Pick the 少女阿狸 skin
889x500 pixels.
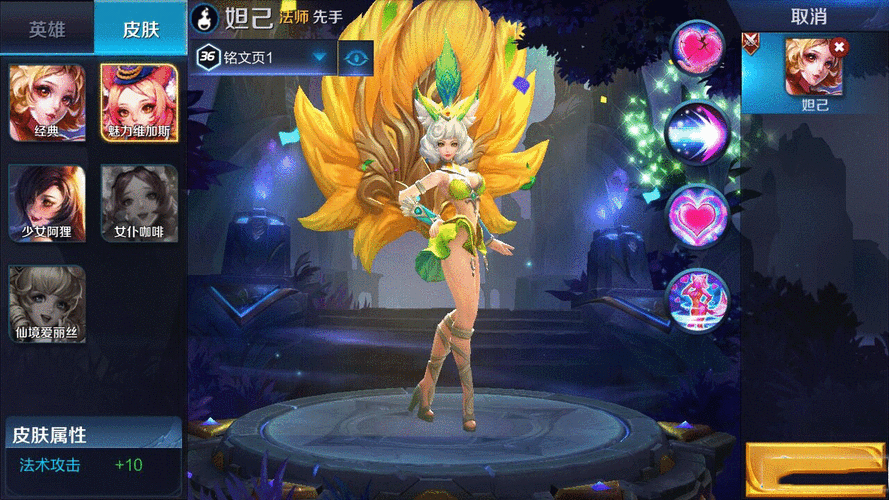[x=47, y=203]
